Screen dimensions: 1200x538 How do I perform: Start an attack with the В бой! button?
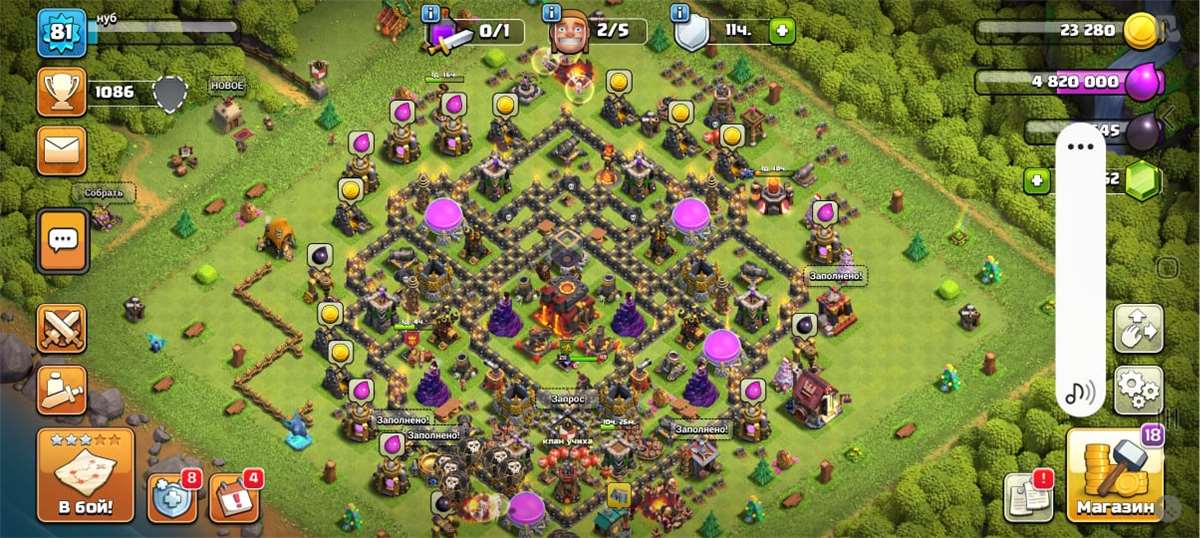85,475
